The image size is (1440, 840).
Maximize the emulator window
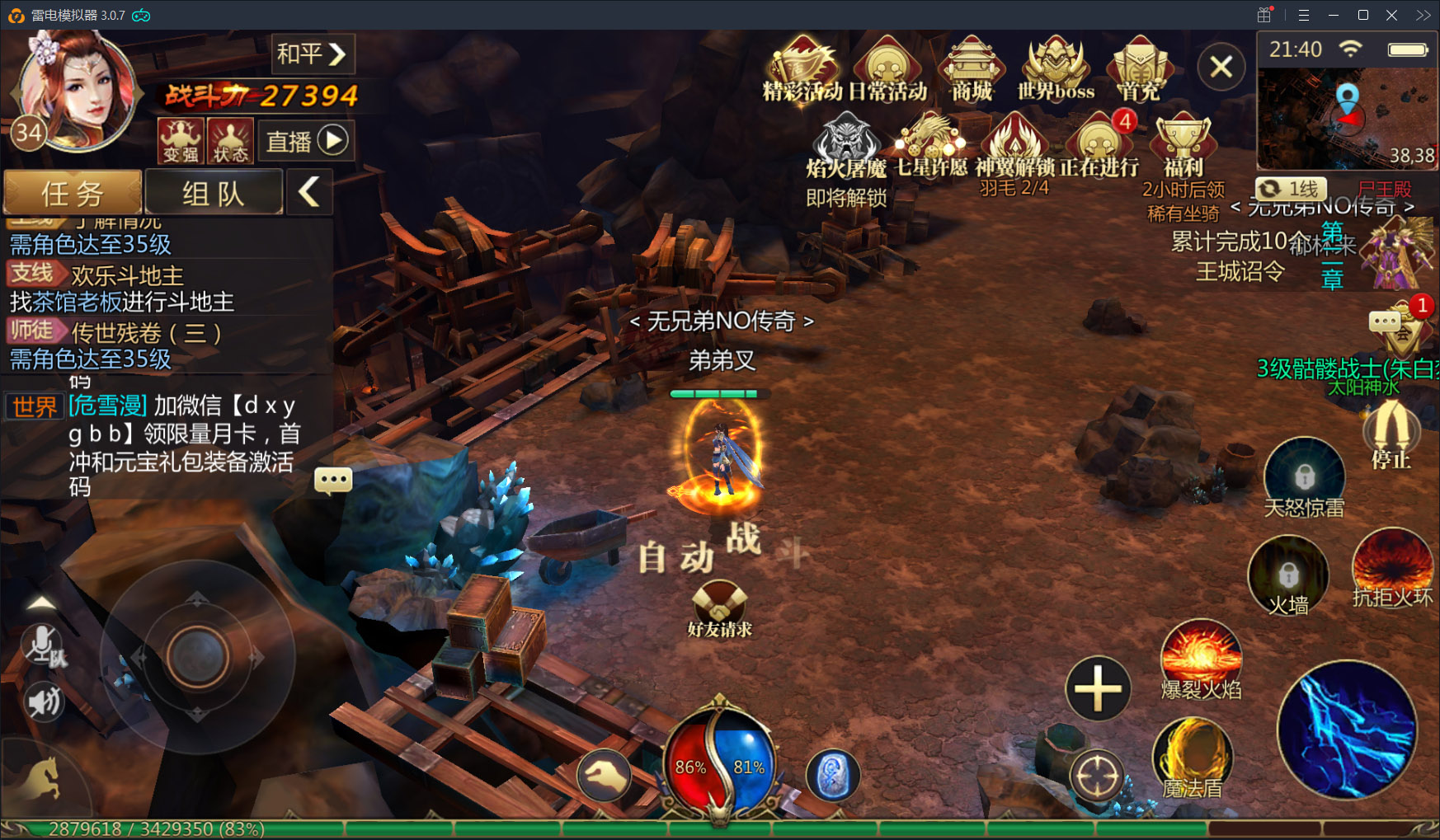tap(1362, 15)
